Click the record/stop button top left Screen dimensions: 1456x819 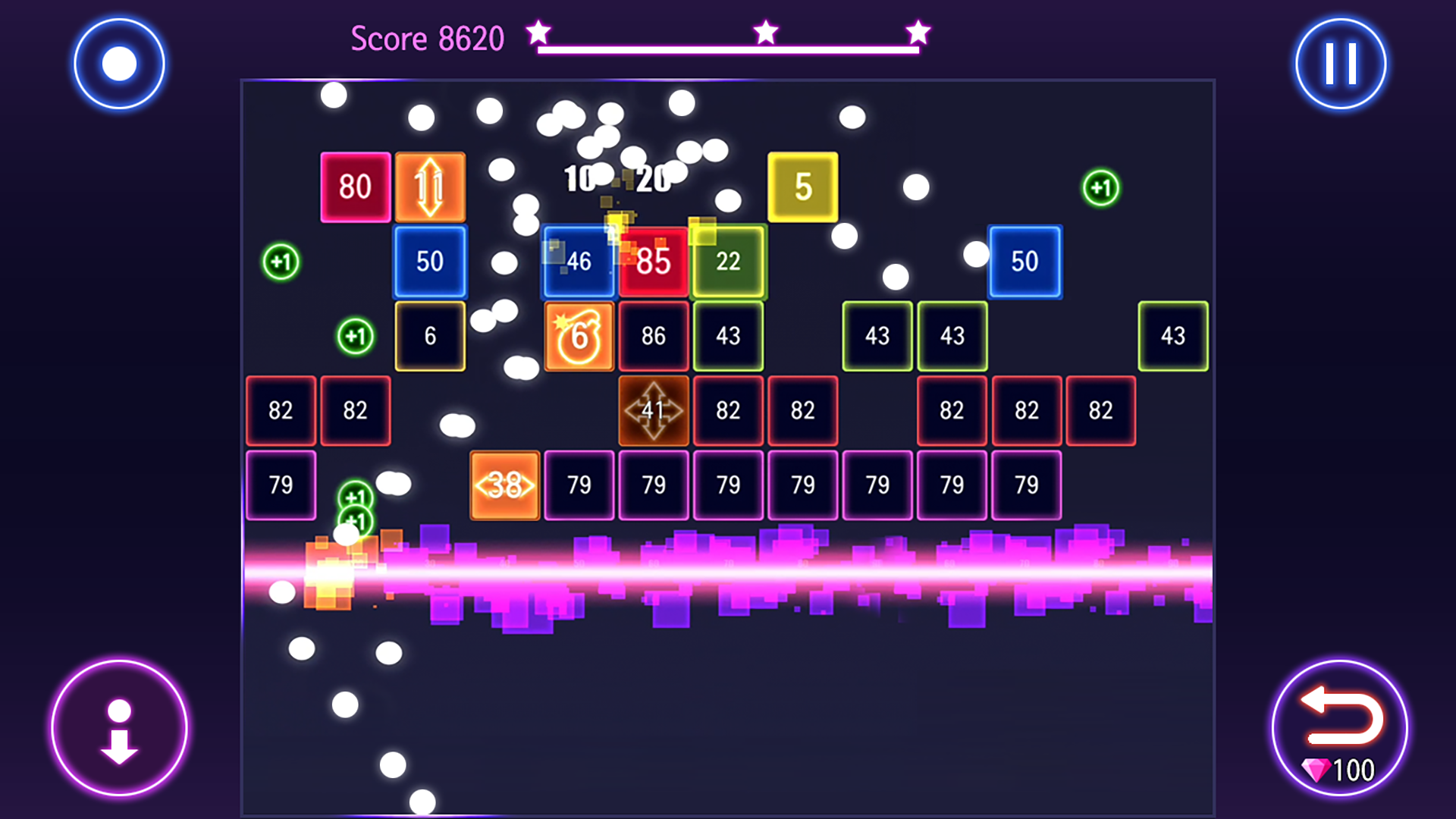(x=120, y=63)
